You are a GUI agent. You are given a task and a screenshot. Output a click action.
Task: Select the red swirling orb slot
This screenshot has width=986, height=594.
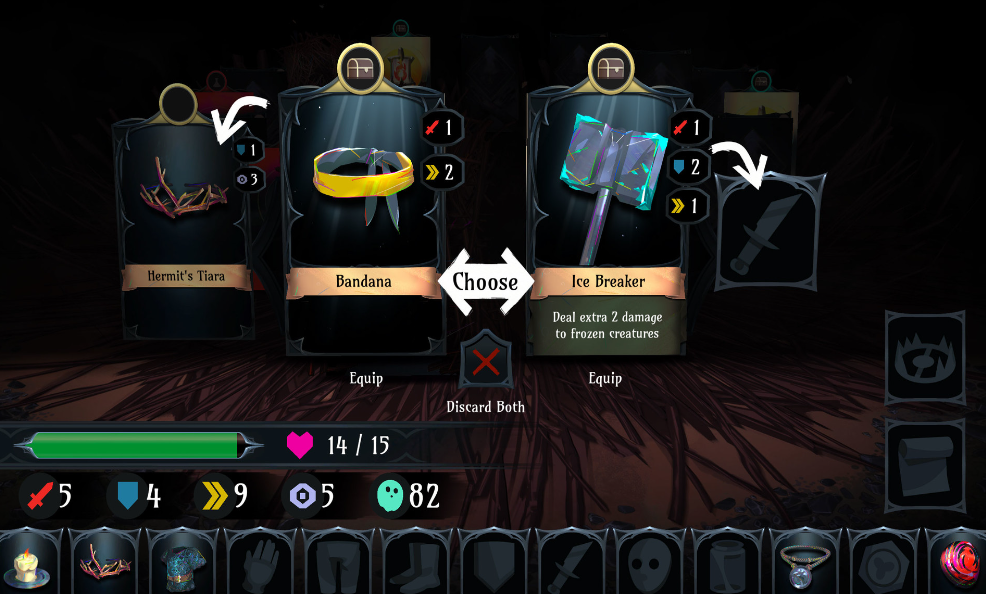pos(958,563)
